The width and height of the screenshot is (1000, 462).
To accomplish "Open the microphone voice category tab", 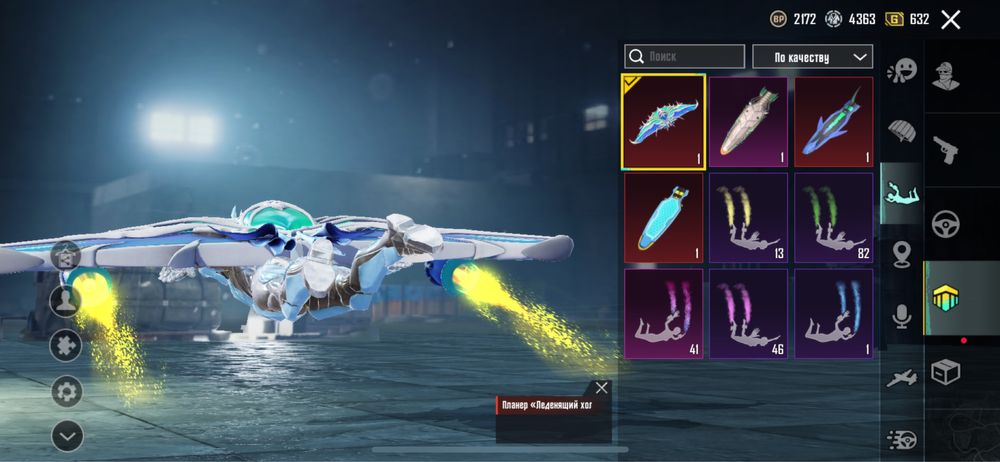I will (902, 316).
